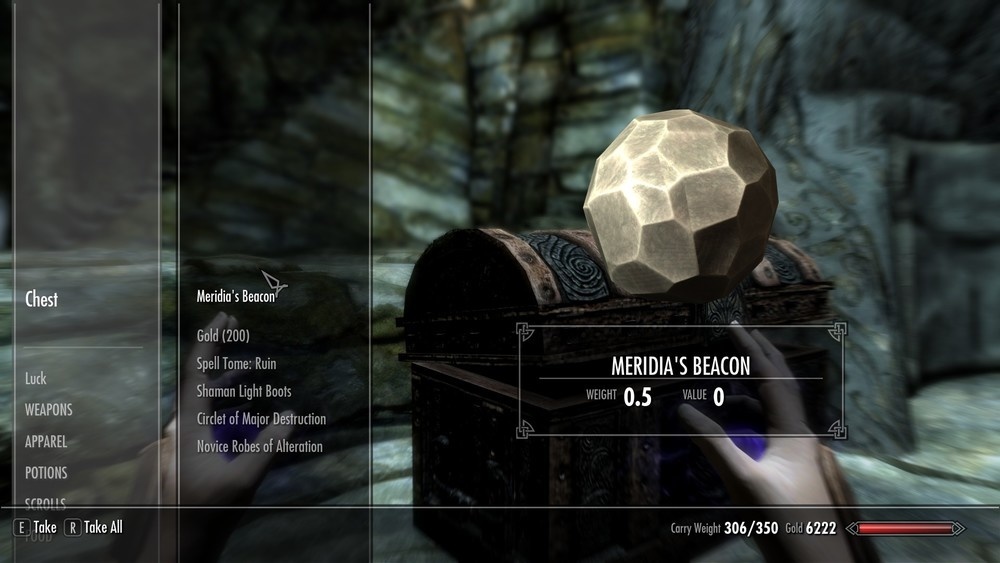The width and height of the screenshot is (1000, 563).
Task: Select Novice Robes of Alteration
Action: [259, 446]
